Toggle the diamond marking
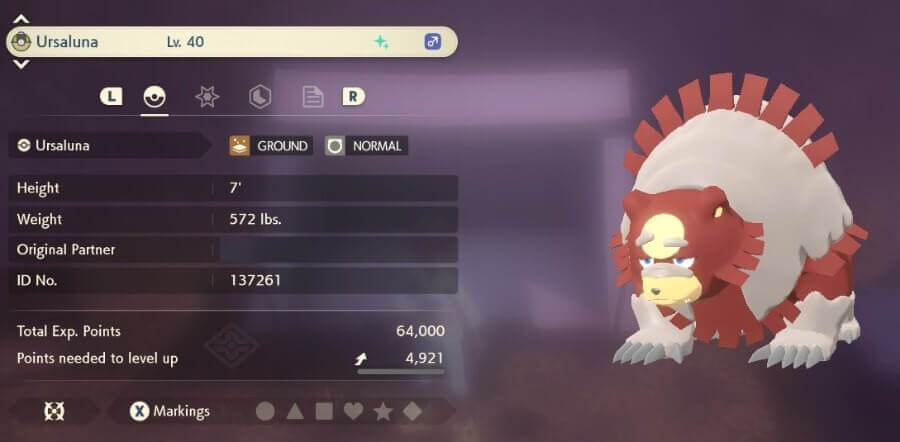The height and width of the screenshot is (442, 900). click(412, 411)
